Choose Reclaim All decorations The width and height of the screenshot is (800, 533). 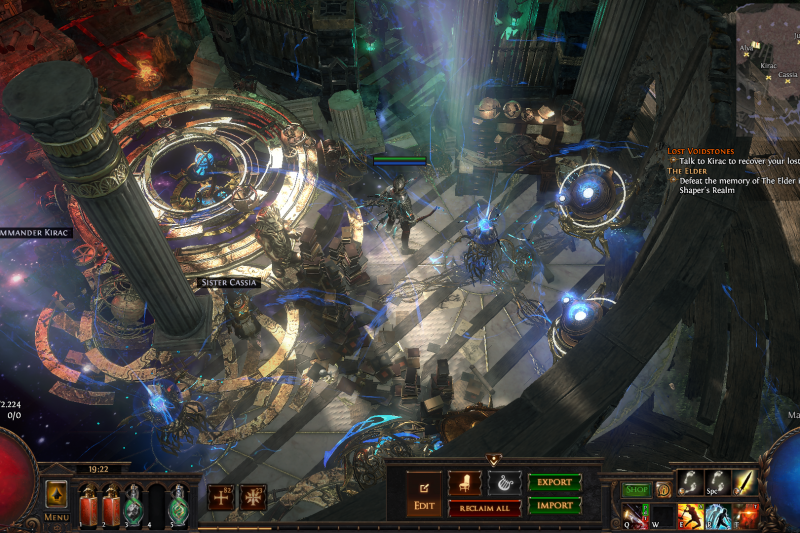pyautogui.click(x=484, y=508)
